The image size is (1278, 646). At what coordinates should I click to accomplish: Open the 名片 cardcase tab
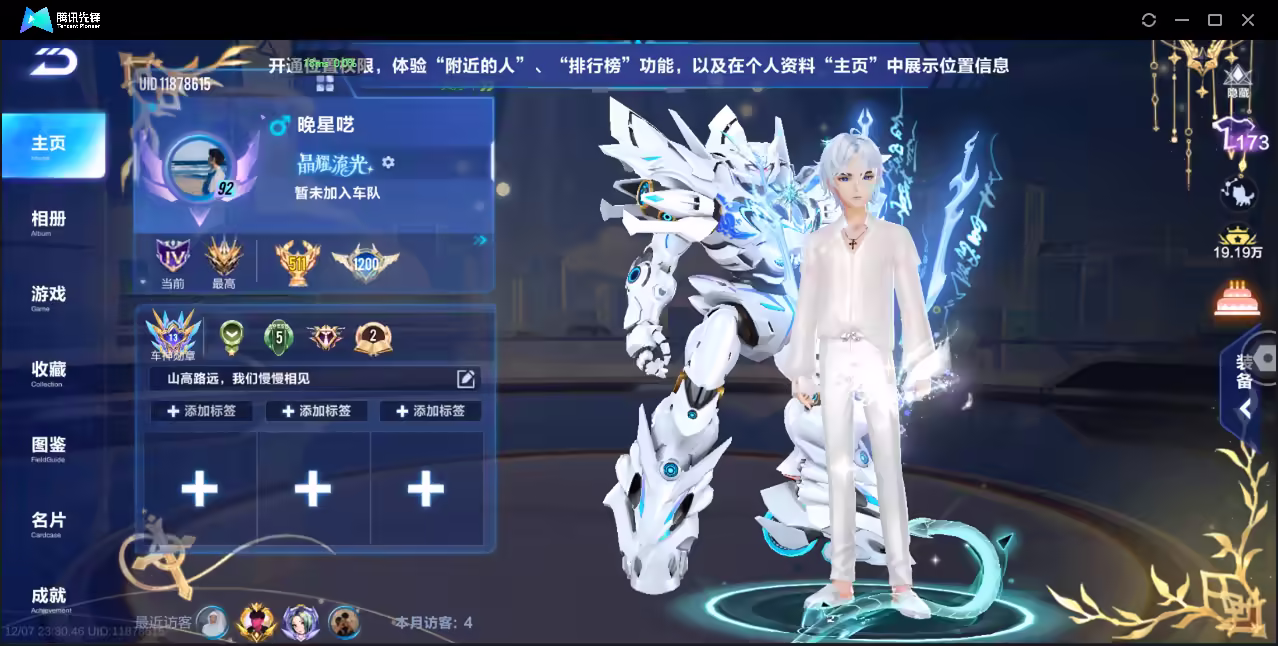(48, 522)
